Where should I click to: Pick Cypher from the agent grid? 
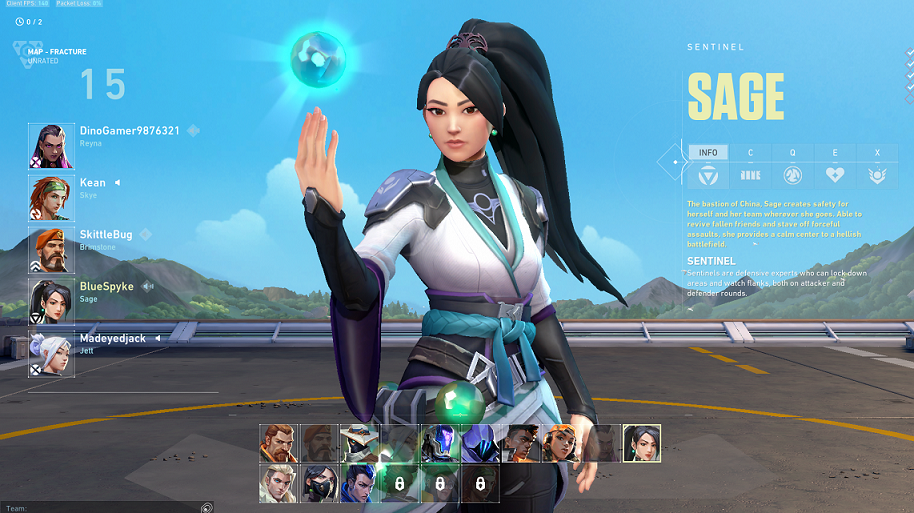pos(359,443)
